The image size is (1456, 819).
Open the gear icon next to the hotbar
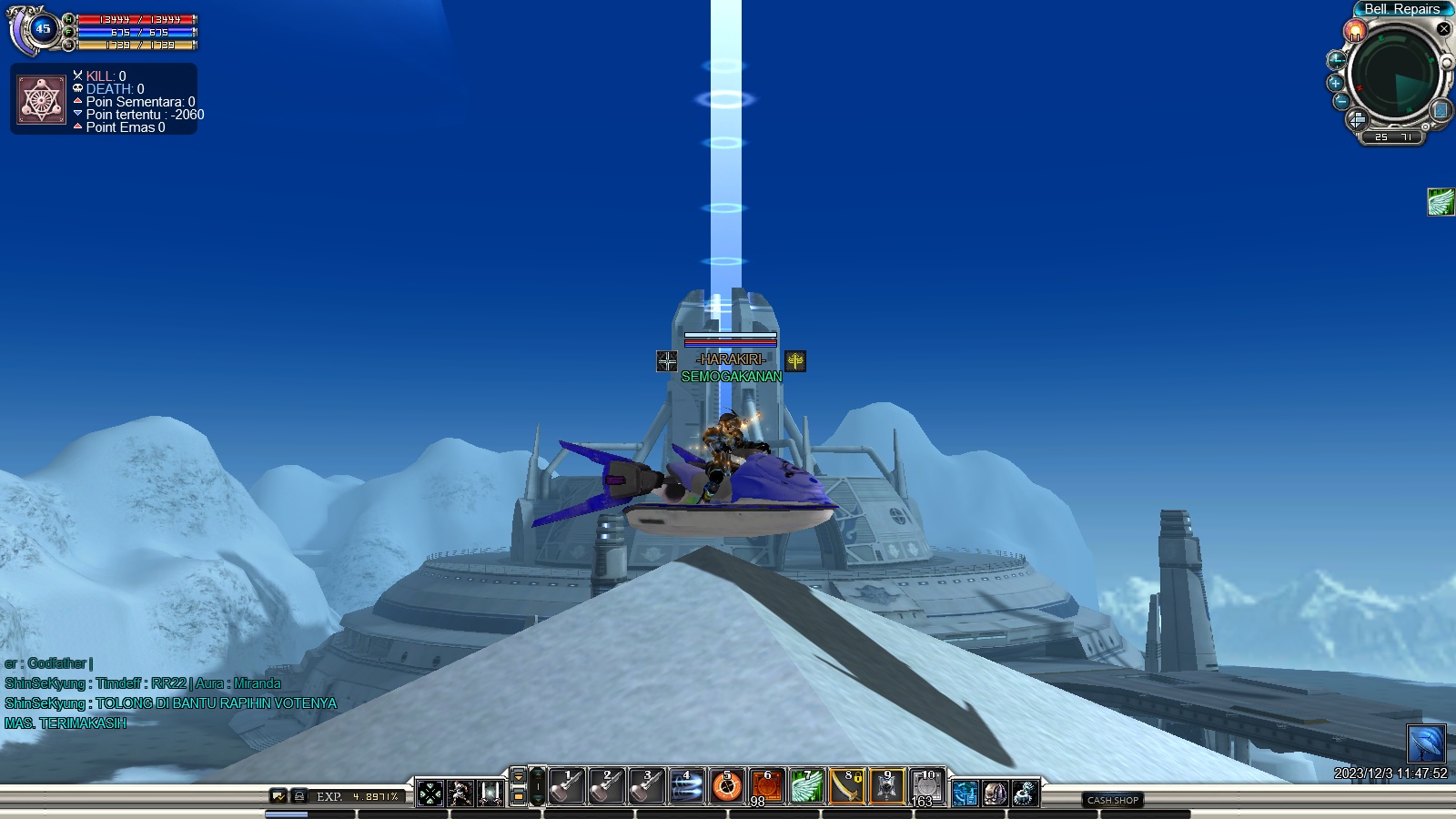click(1025, 794)
